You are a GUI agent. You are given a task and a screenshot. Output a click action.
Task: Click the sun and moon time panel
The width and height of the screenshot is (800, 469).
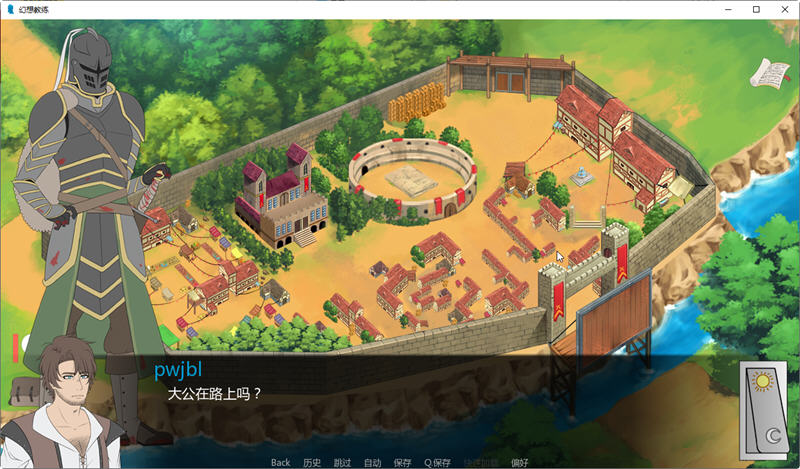(766, 406)
